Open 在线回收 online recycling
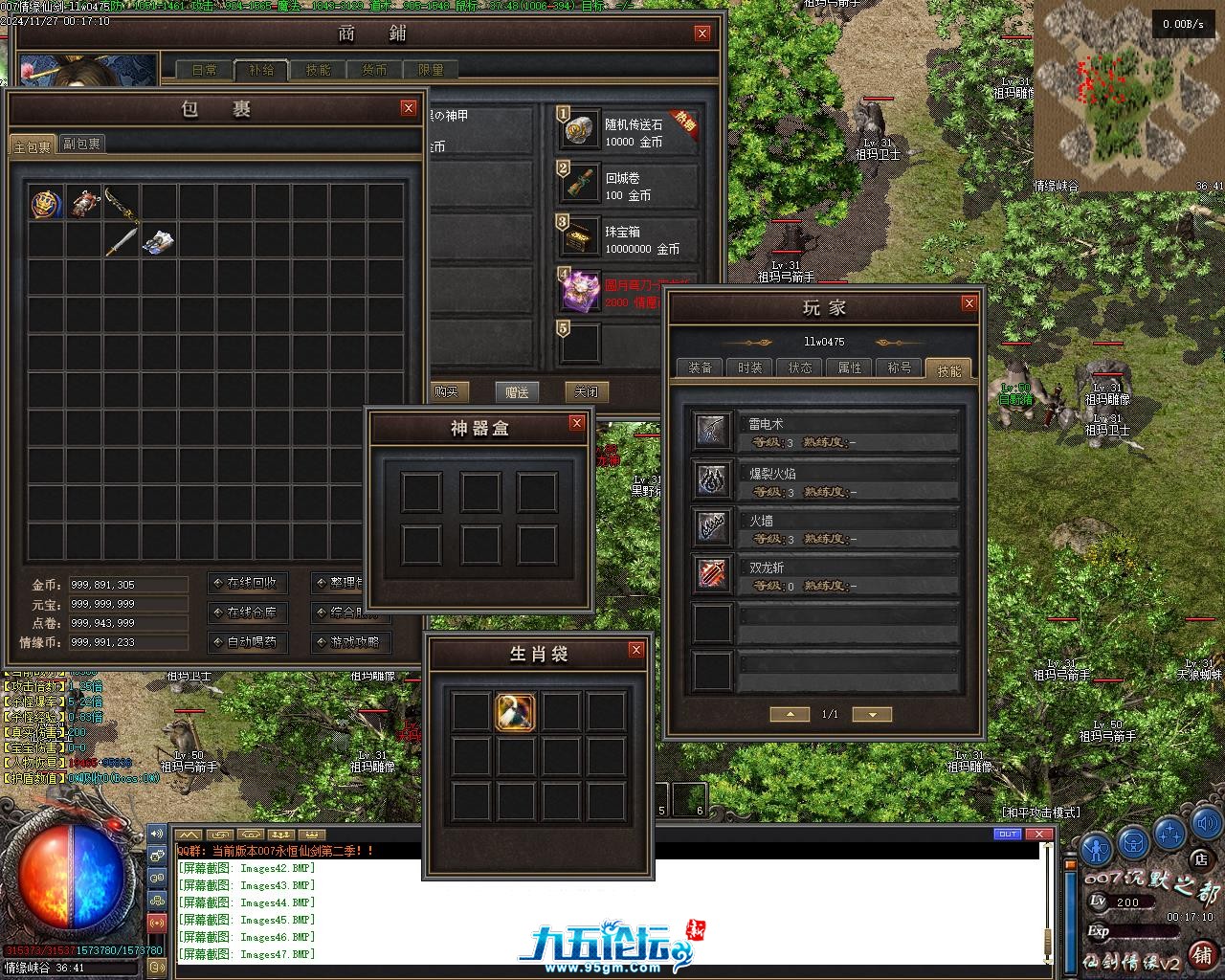 245,583
